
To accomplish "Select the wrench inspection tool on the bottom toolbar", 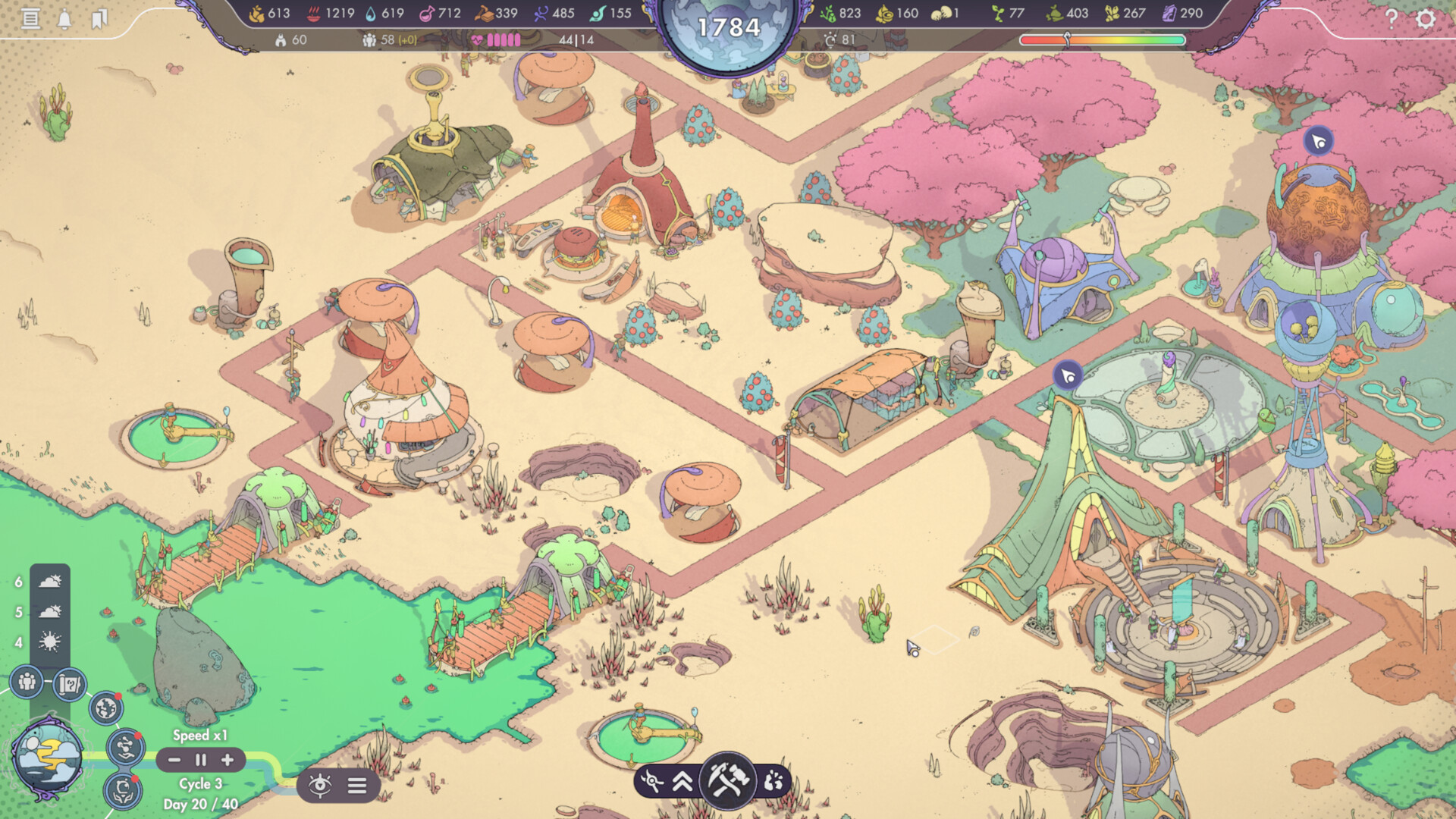I will [651, 781].
